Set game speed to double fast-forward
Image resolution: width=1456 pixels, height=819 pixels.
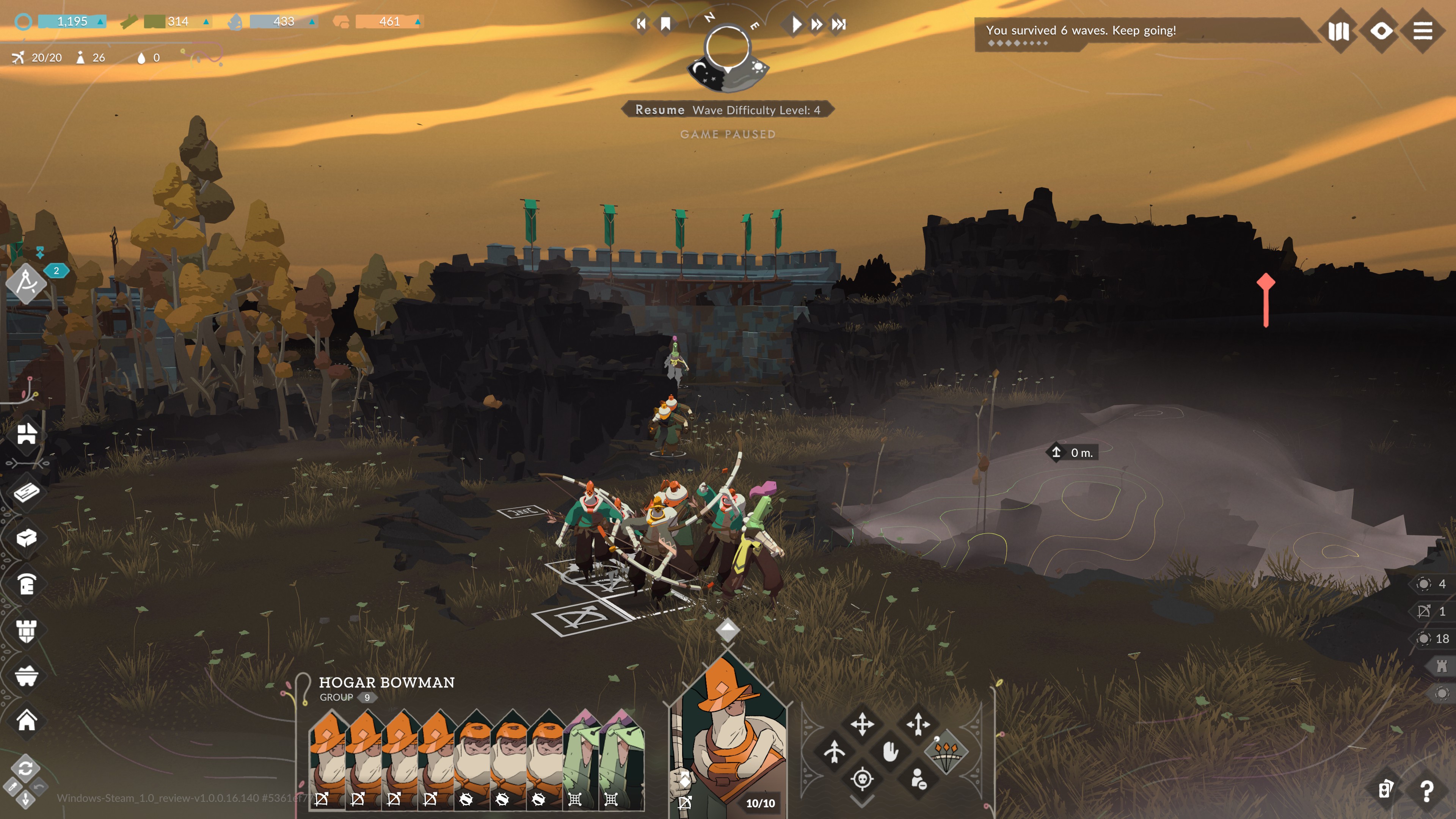[817, 24]
